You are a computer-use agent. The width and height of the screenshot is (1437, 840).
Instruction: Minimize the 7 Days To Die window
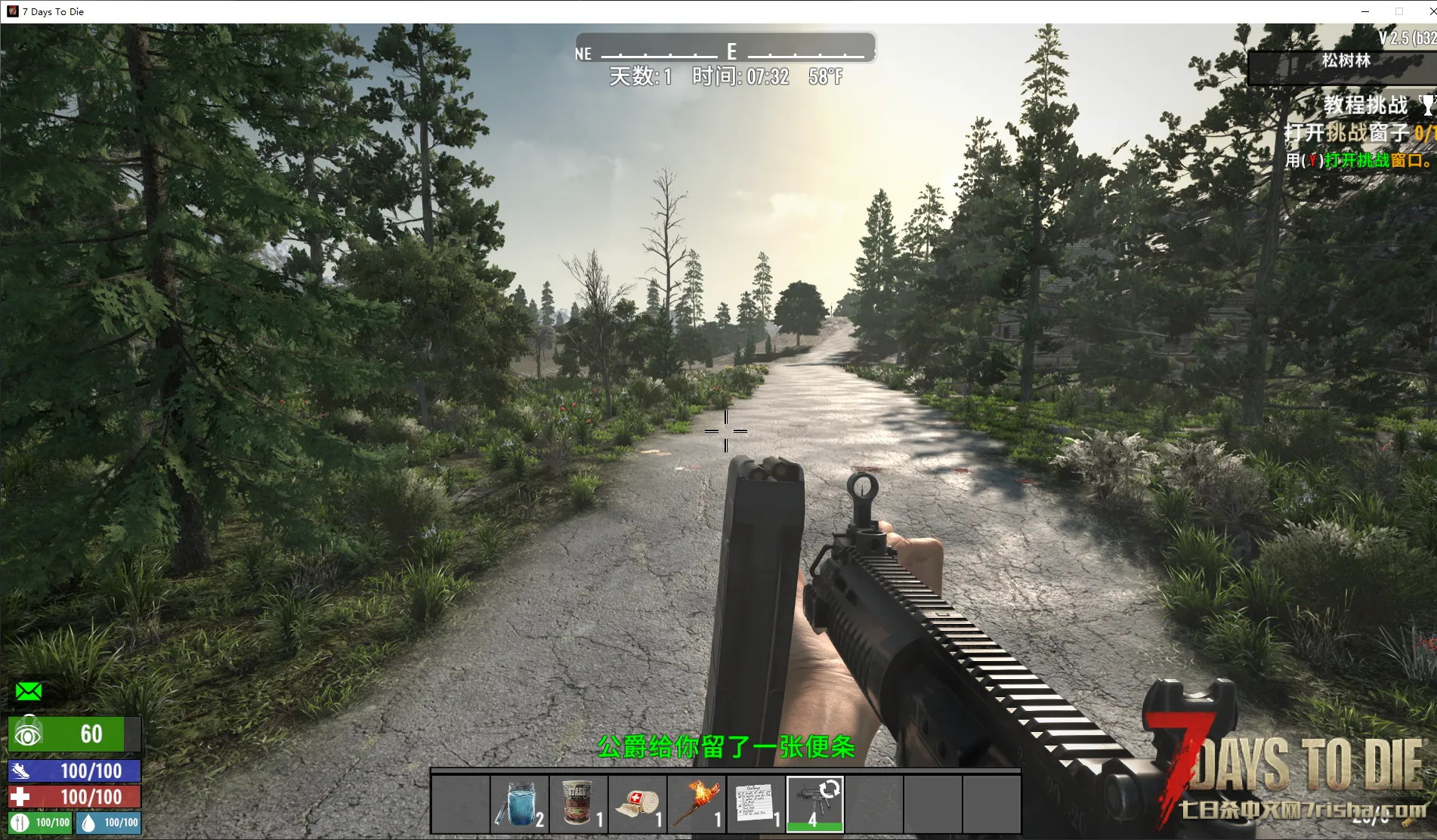(1365, 11)
